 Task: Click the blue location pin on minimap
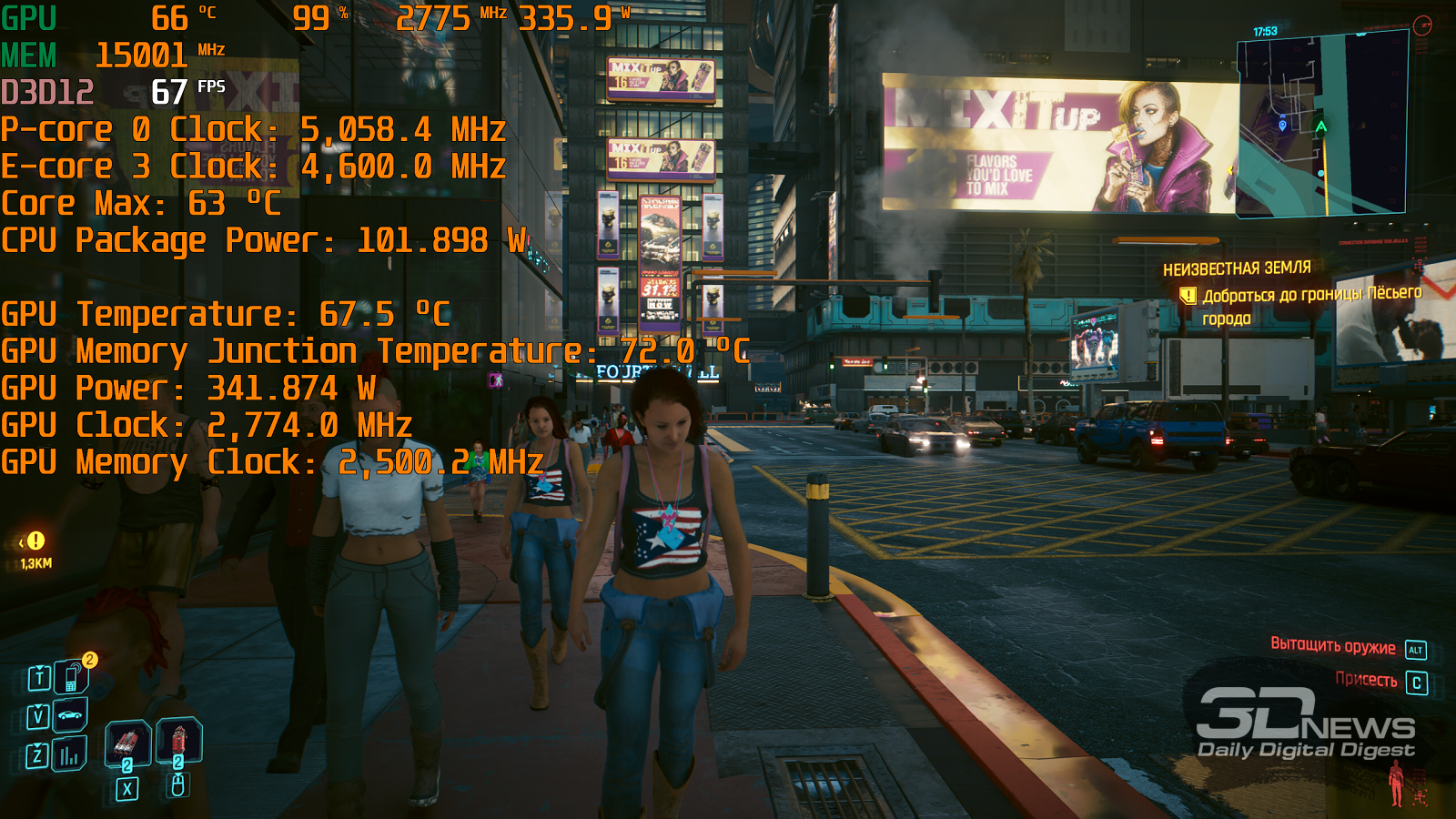click(x=1283, y=126)
